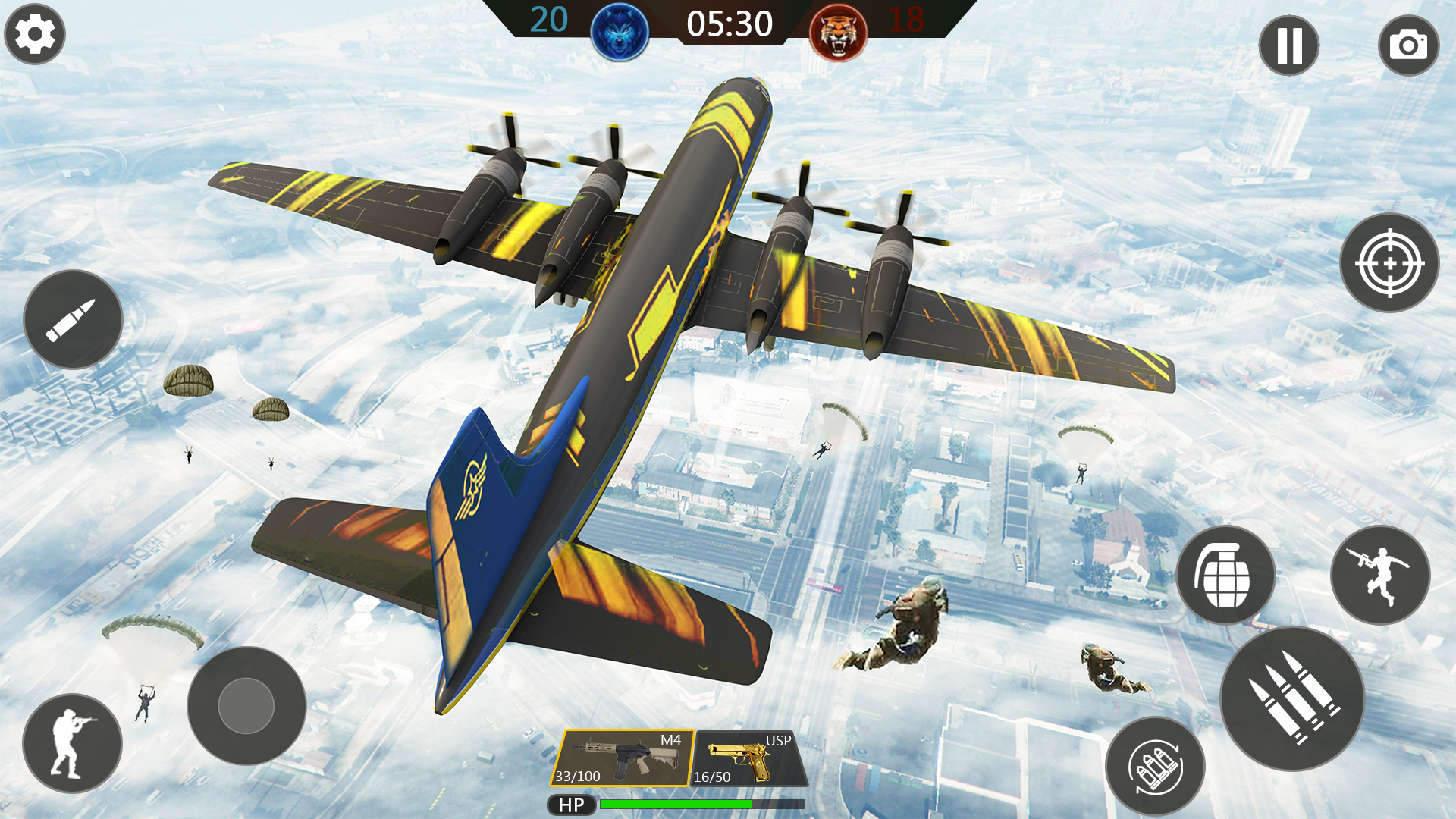Fire using the triple bullets button
This screenshot has height=819, width=1456.
click(1292, 698)
